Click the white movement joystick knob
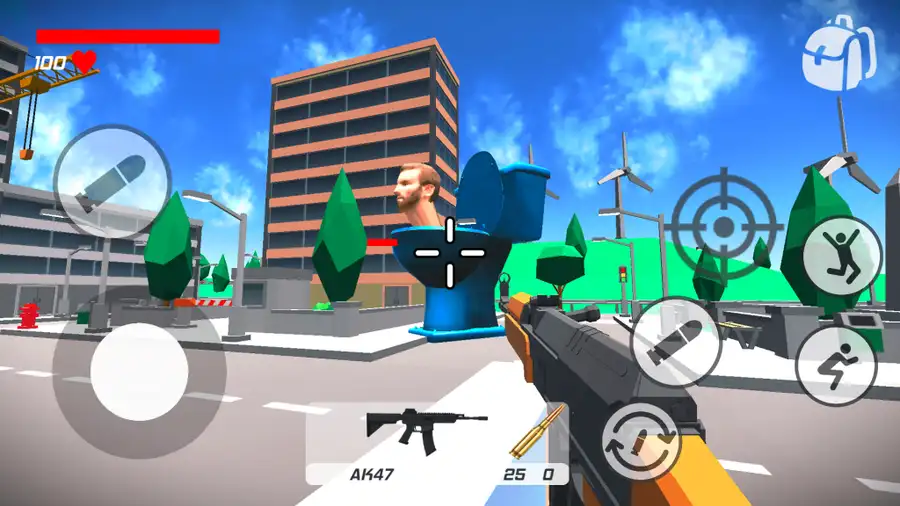 pos(139,372)
